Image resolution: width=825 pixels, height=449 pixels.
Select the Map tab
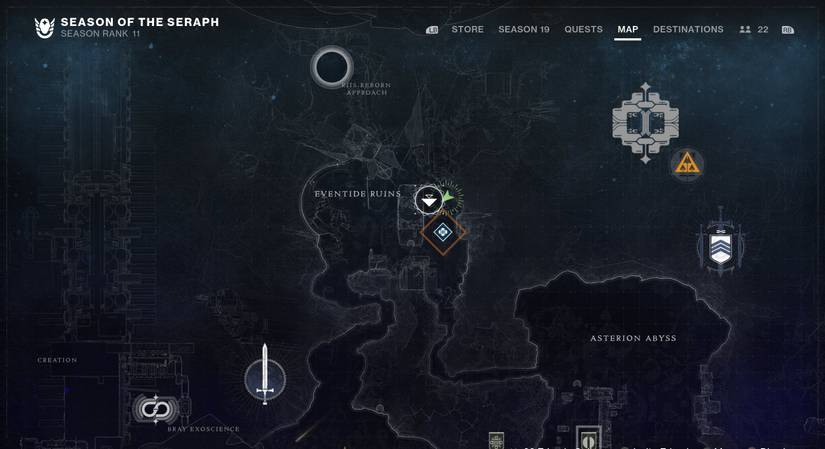[x=627, y=30]
